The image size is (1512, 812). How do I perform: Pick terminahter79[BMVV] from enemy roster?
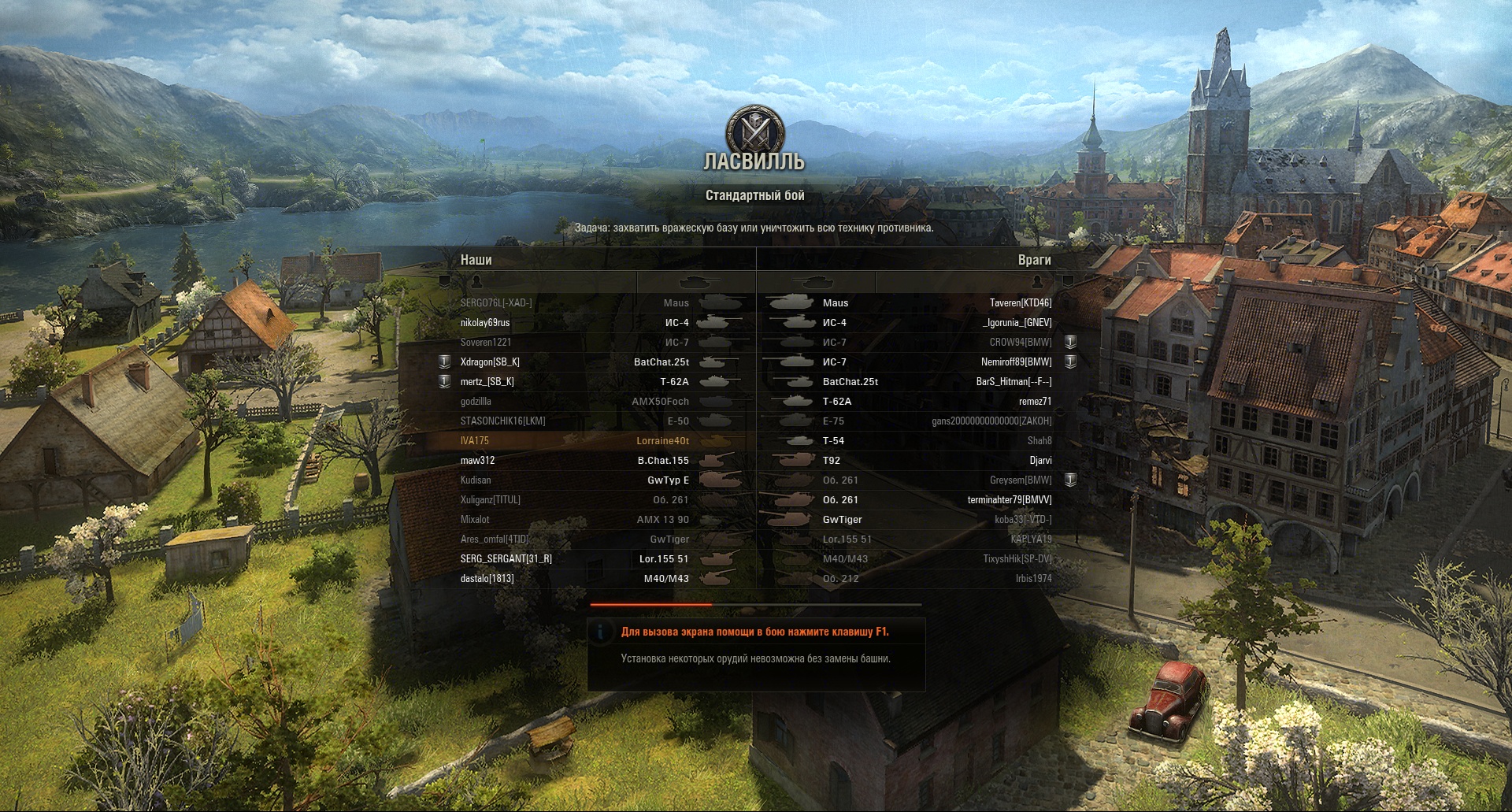[1010, 500]
